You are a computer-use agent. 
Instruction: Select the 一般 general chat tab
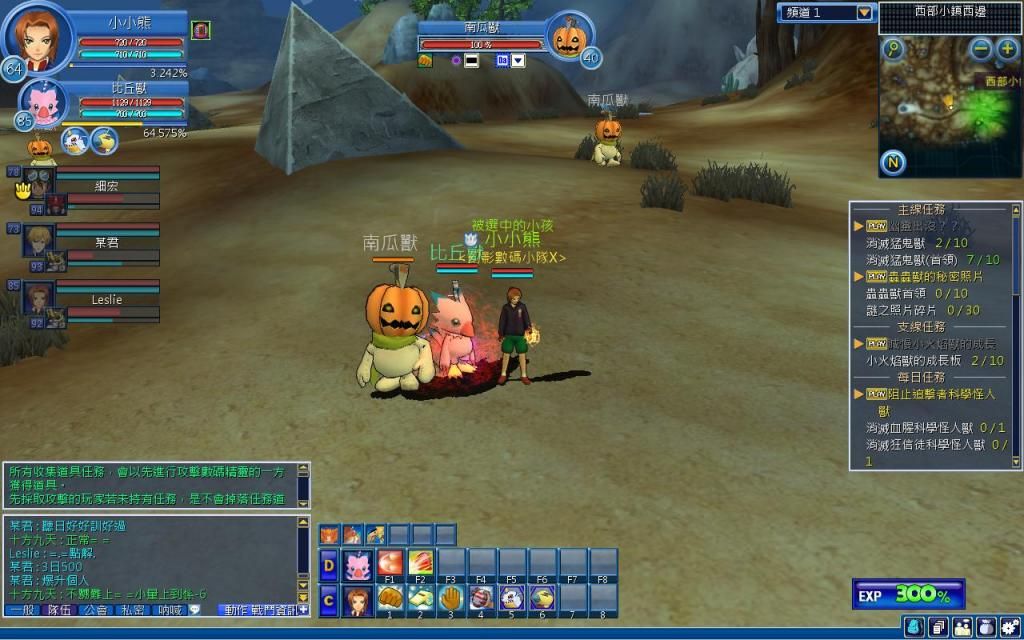(x=22, y=609)
